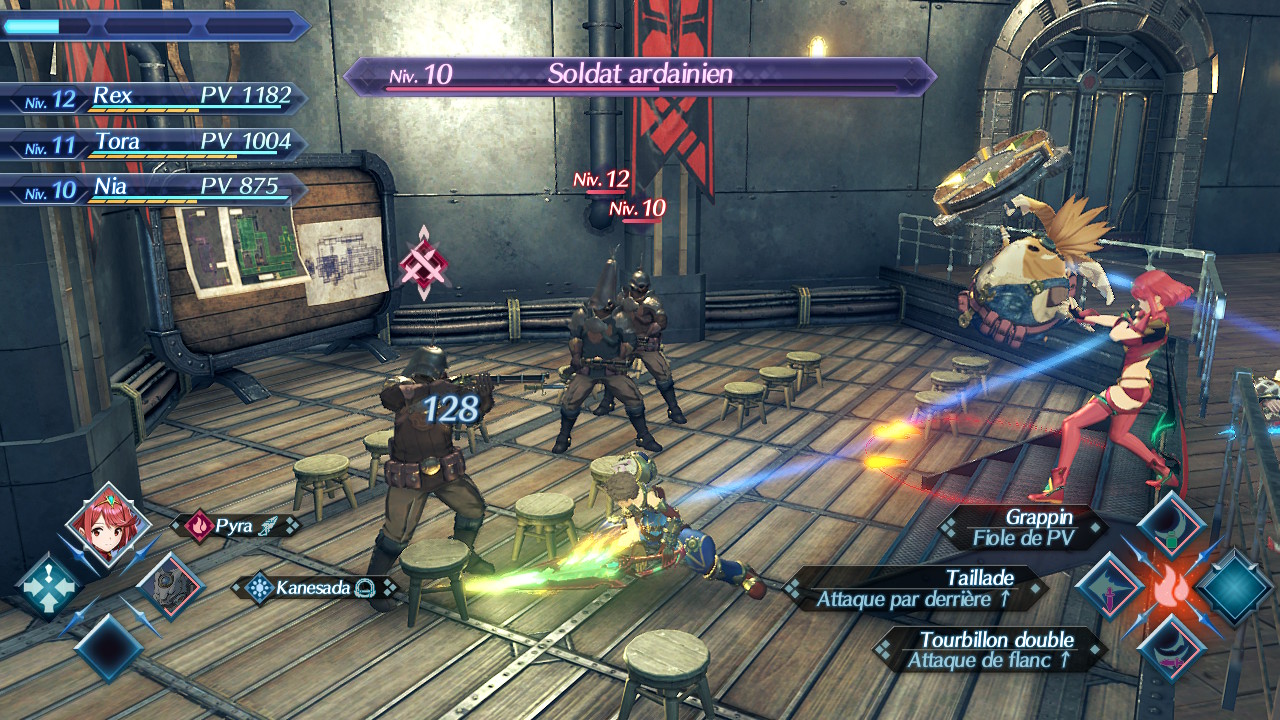Unleash the central fire flame special
Screen dimensions: 1280x720
tap(1170, 588)
